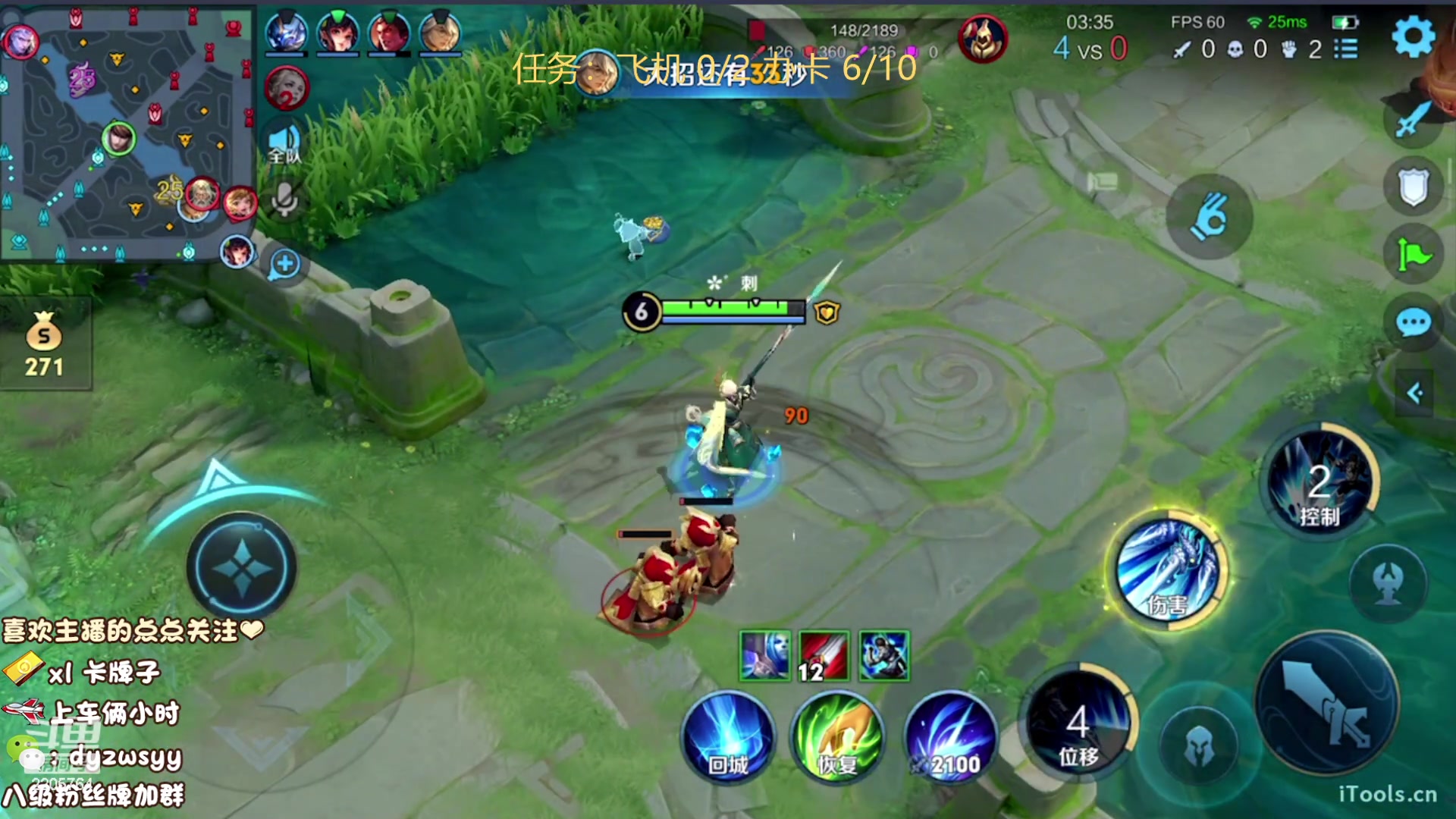Trigger the 位移 dash skill
The width and height of the screenshot is (1456, 819).
pyautogui.click(x=1078, y=724)
